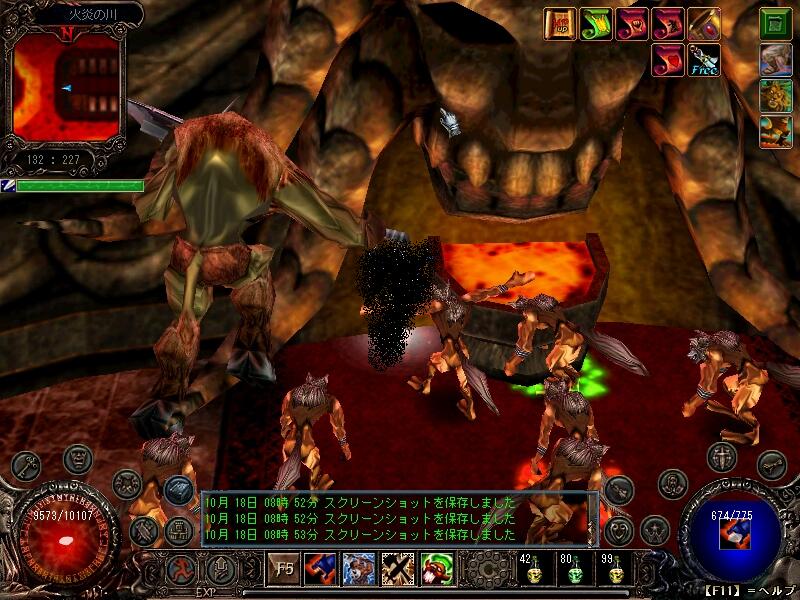Select the pale crouching figure portrait
Viewport: 800px width, 600px height.
pyautogui.click(x=776, y=60)
